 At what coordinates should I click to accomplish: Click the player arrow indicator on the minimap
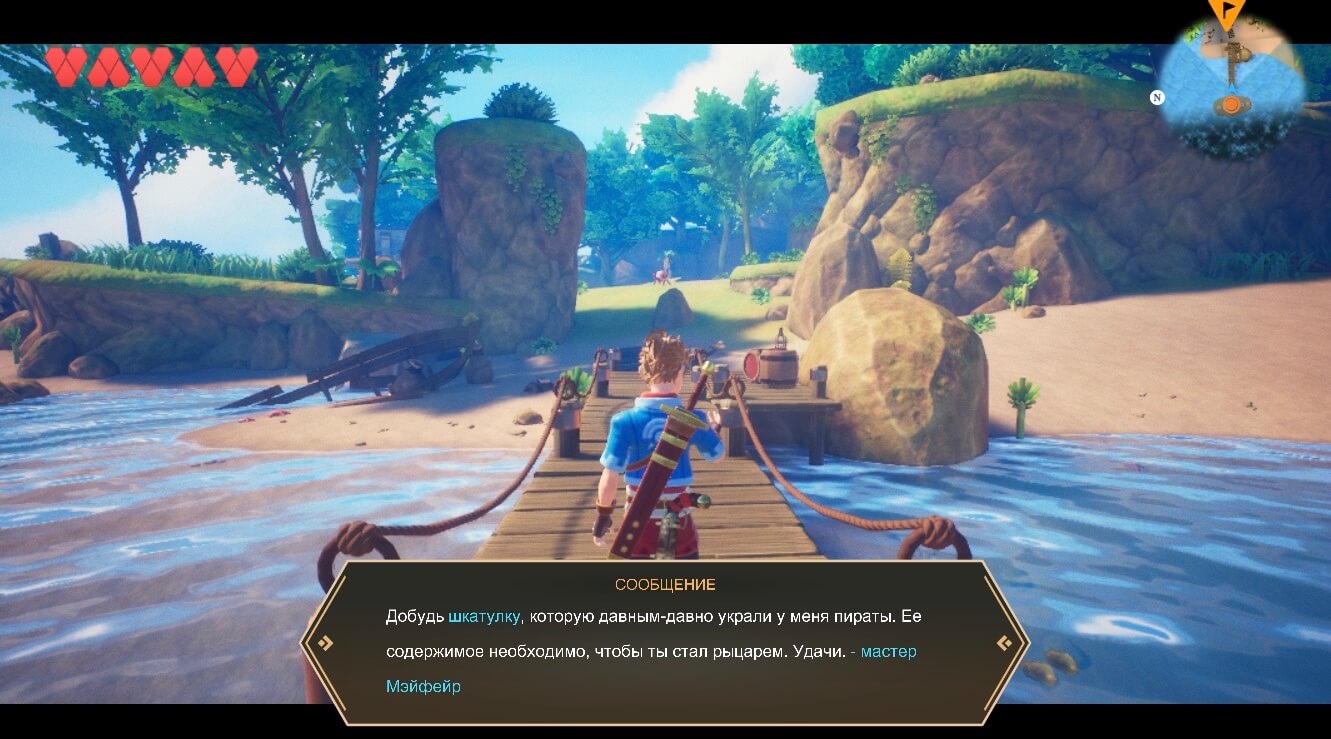1232,89
